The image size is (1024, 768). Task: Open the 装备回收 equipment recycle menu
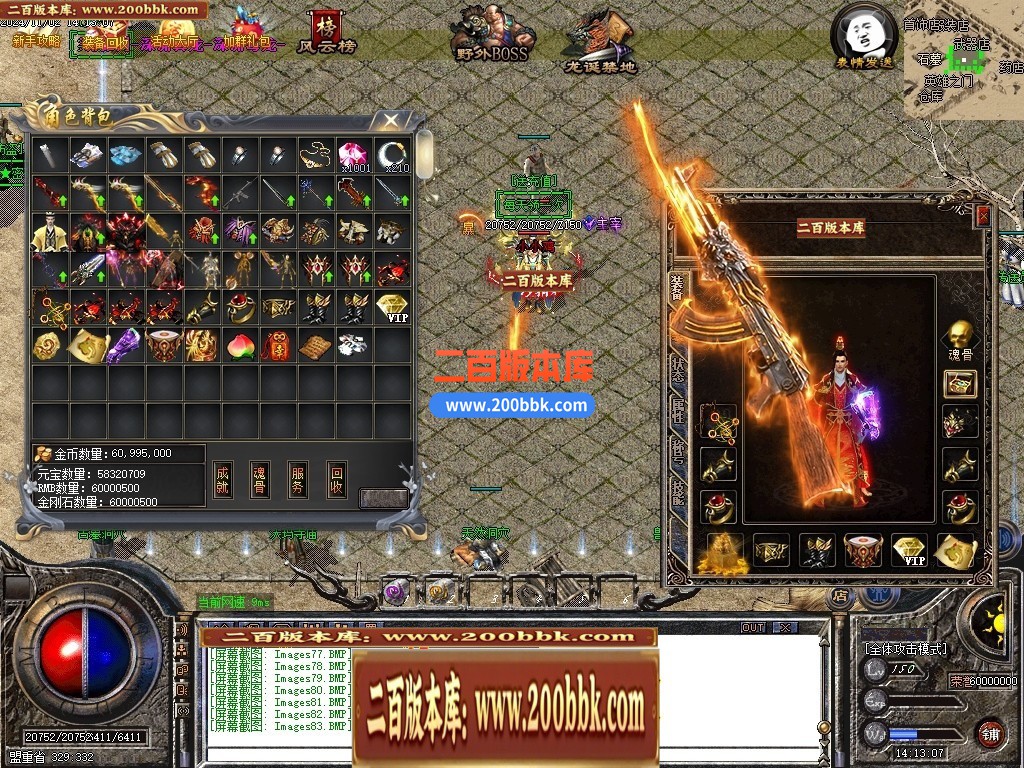101,42
